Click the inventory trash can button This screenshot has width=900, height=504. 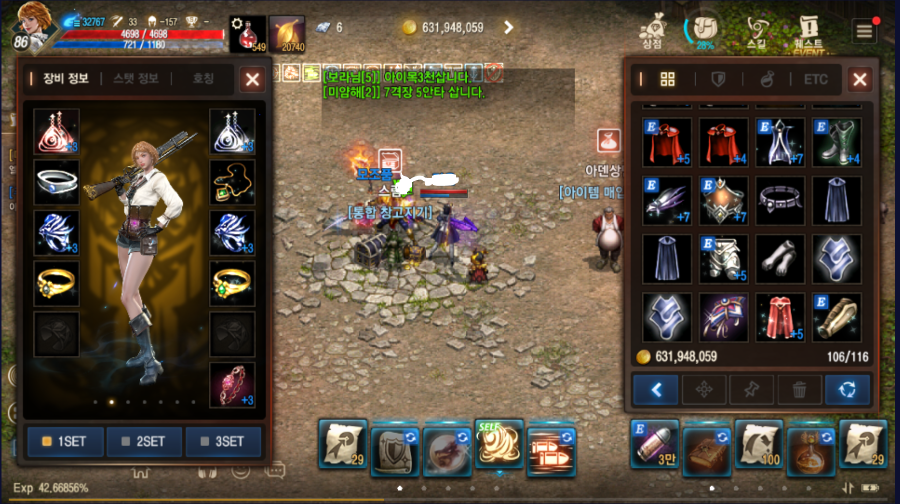pyautogui.click(x=800, y=389)
